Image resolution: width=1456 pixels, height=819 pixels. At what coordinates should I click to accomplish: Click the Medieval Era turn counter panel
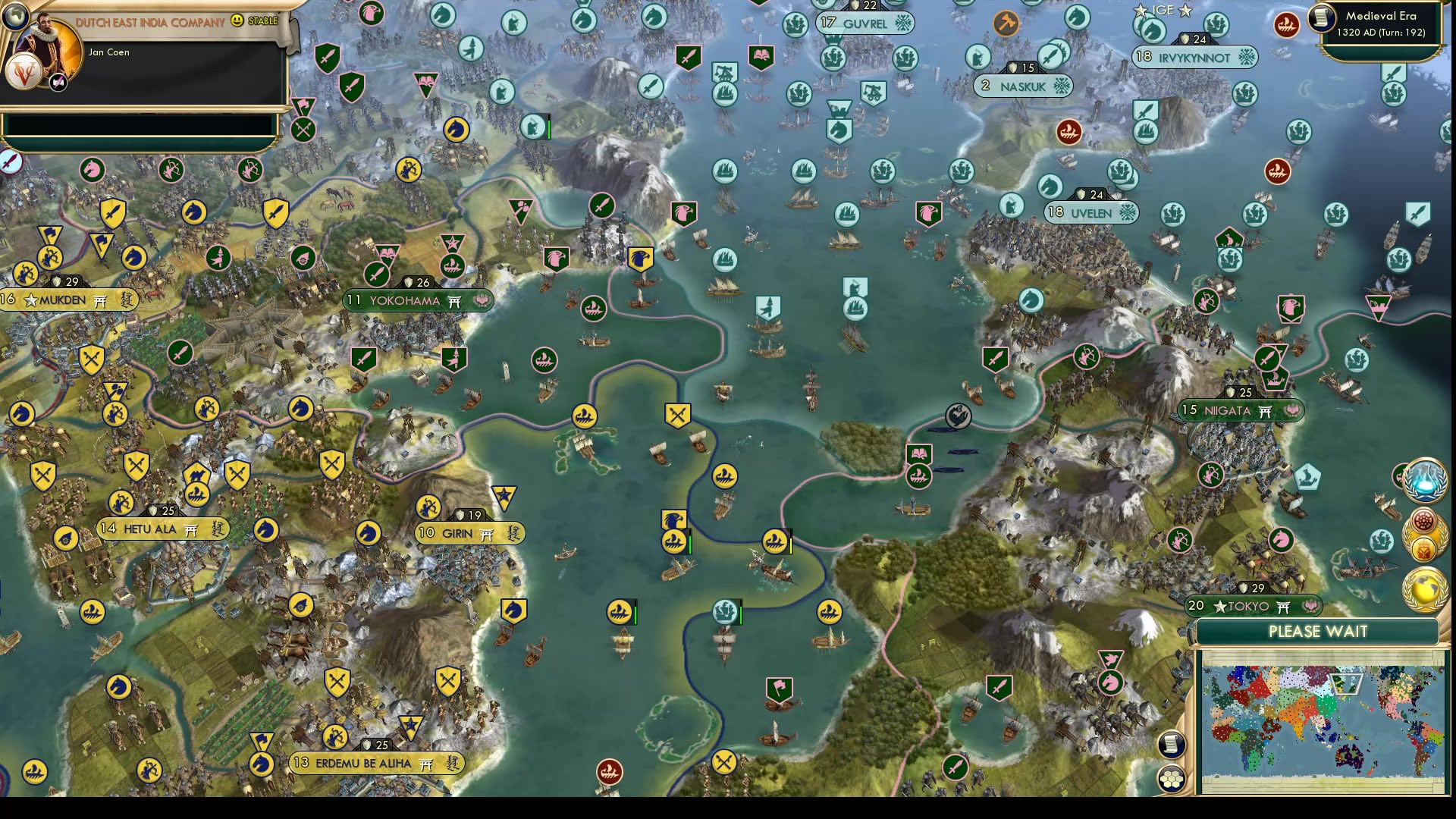(x=1380, y=24)
